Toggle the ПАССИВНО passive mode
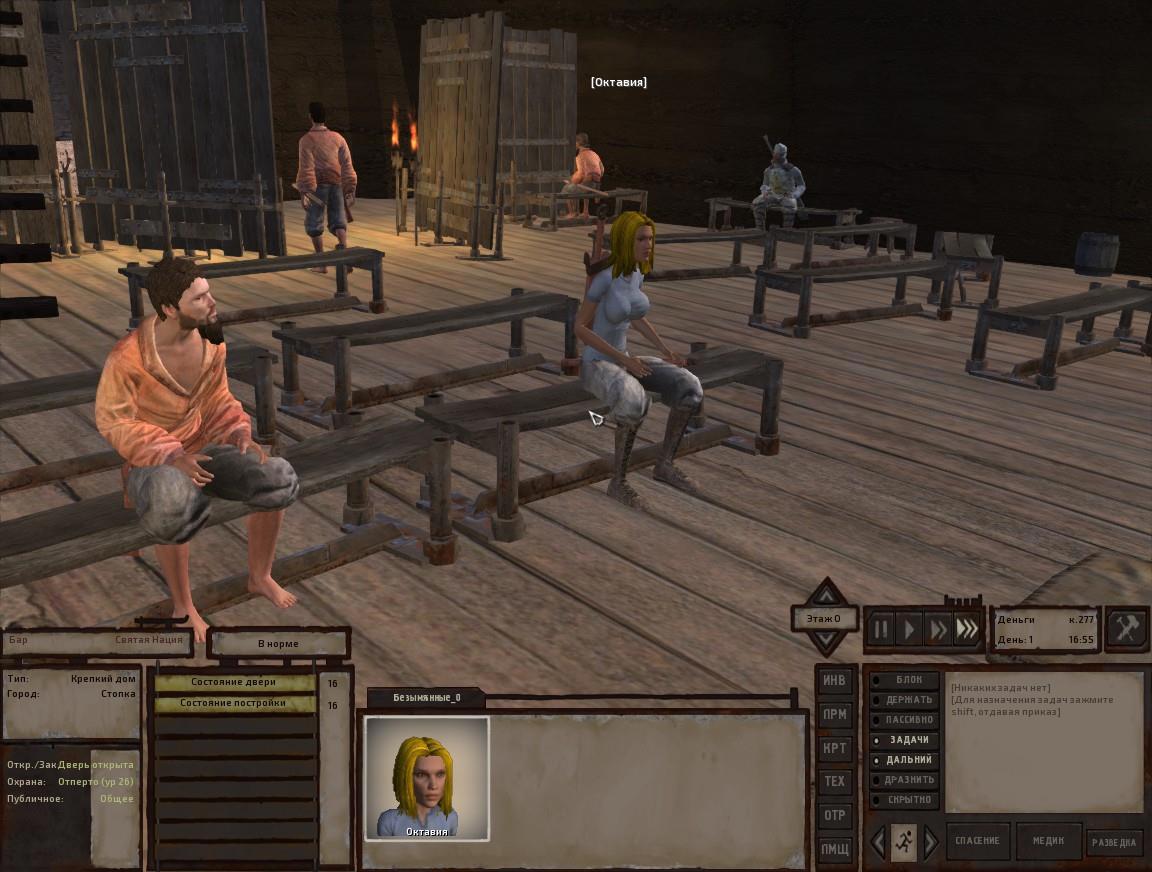Screen dimensions: 1152x872 904,720
